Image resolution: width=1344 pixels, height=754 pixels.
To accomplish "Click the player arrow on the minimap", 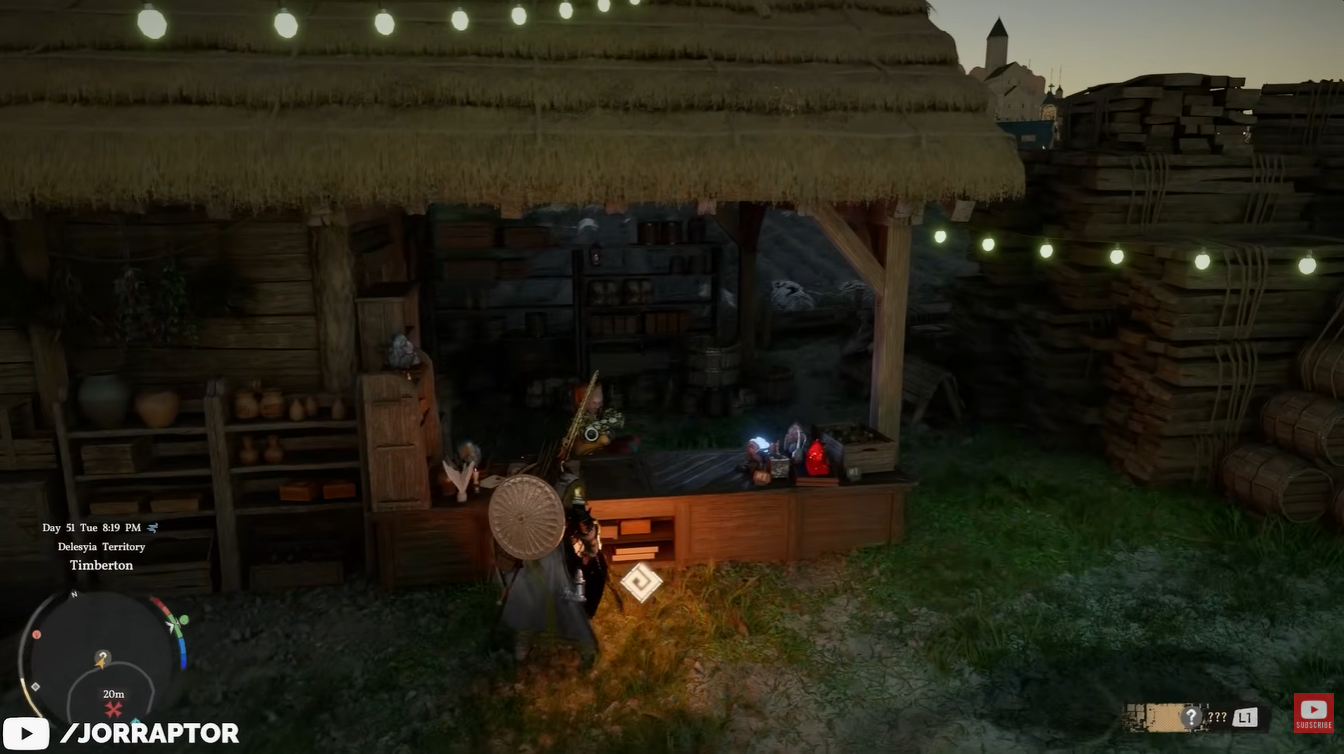I will [100, 663].
